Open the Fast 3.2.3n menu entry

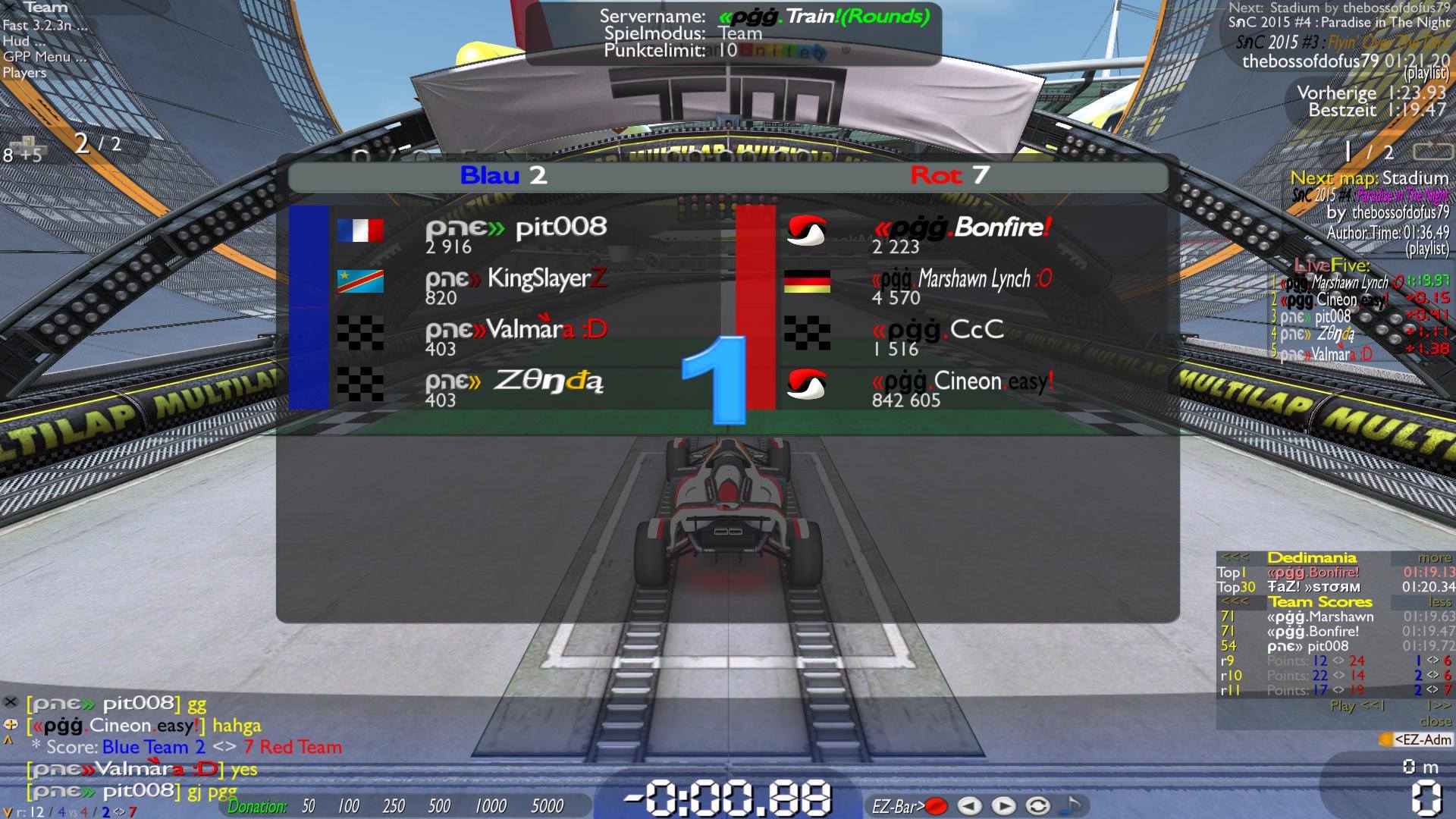44,25
